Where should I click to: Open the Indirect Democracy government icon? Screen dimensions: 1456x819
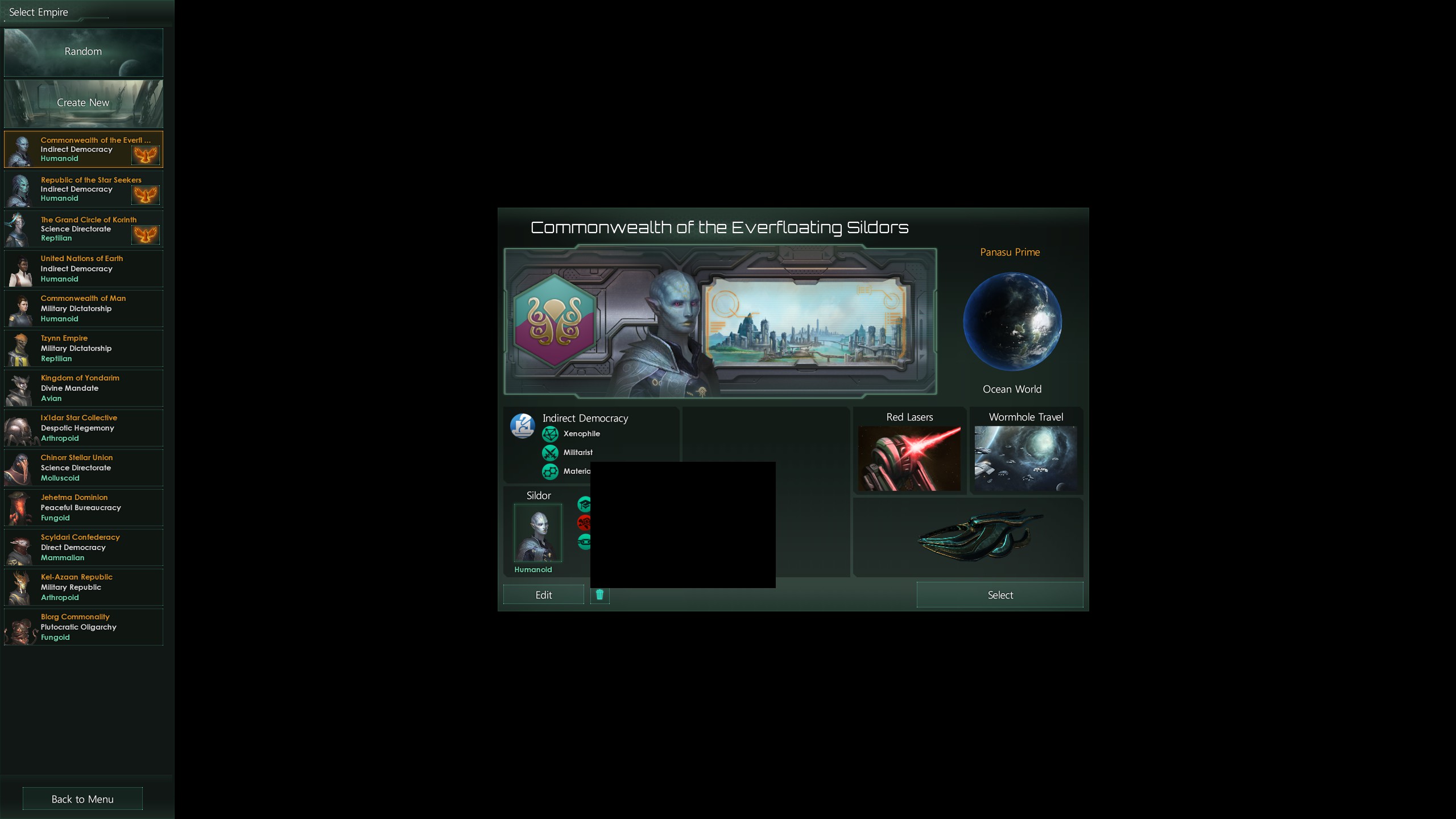pyautogui.click(x=522, y=425)
